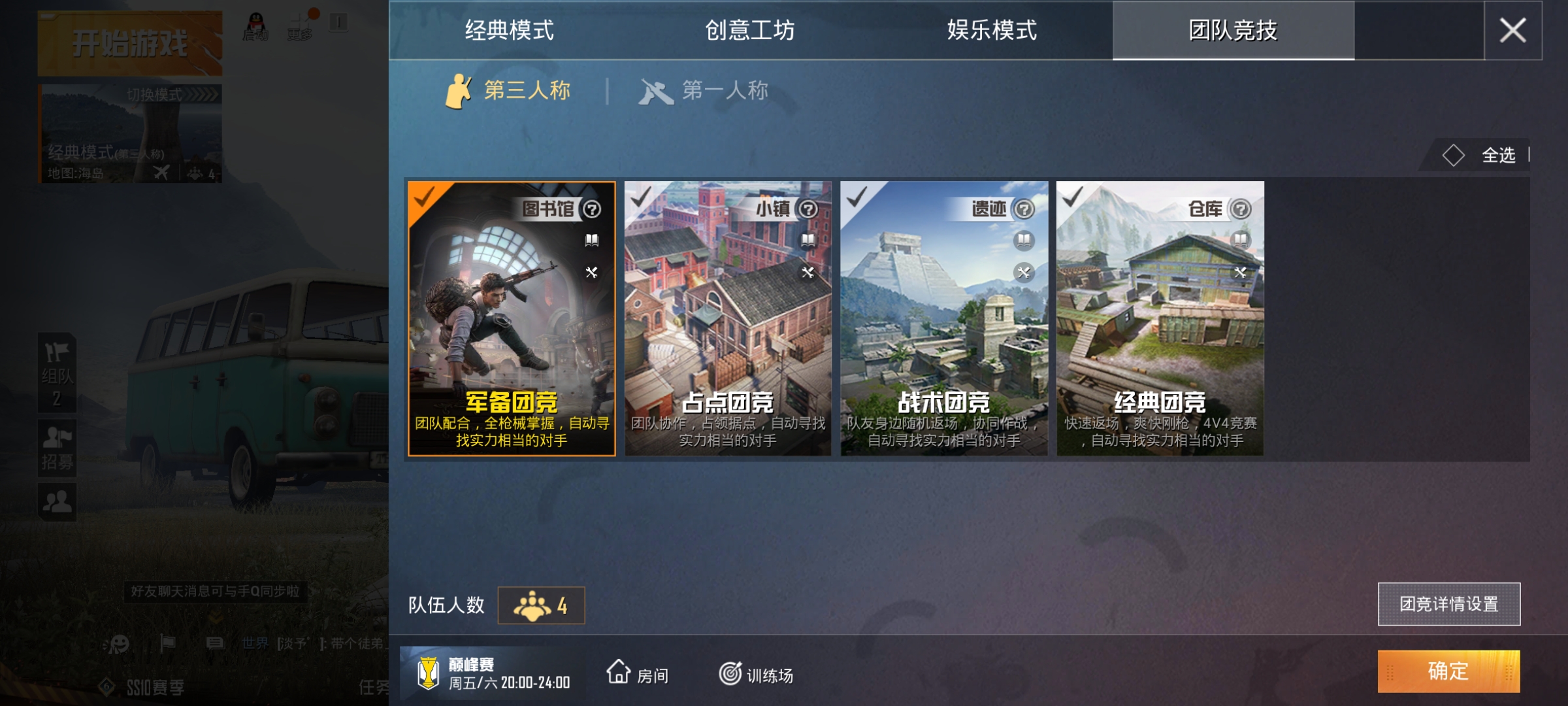Switch to the 创意工坊 tab
The height and width of the screenshot is (706, 1568).
pyautogui.click(x=751, y=29)
